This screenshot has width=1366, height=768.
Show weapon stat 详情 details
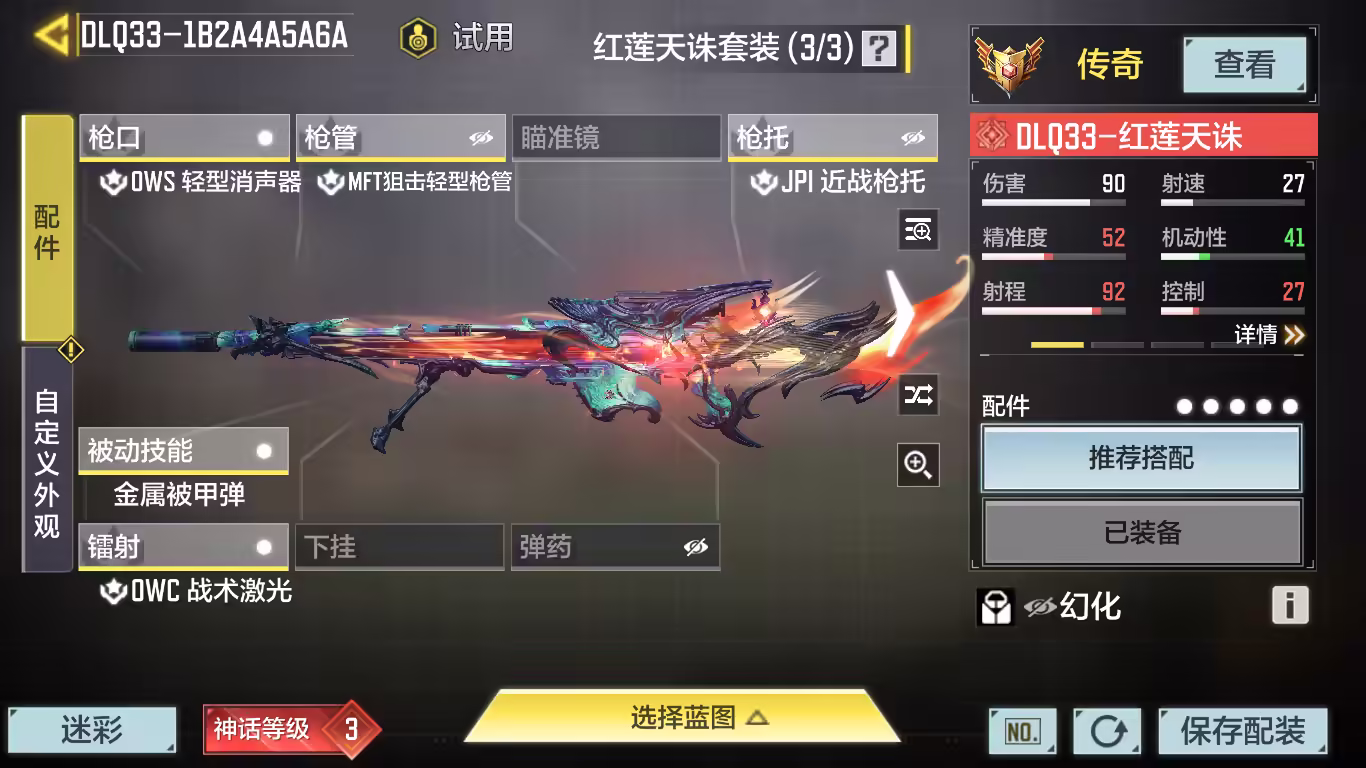click(x=1268, y=335)
